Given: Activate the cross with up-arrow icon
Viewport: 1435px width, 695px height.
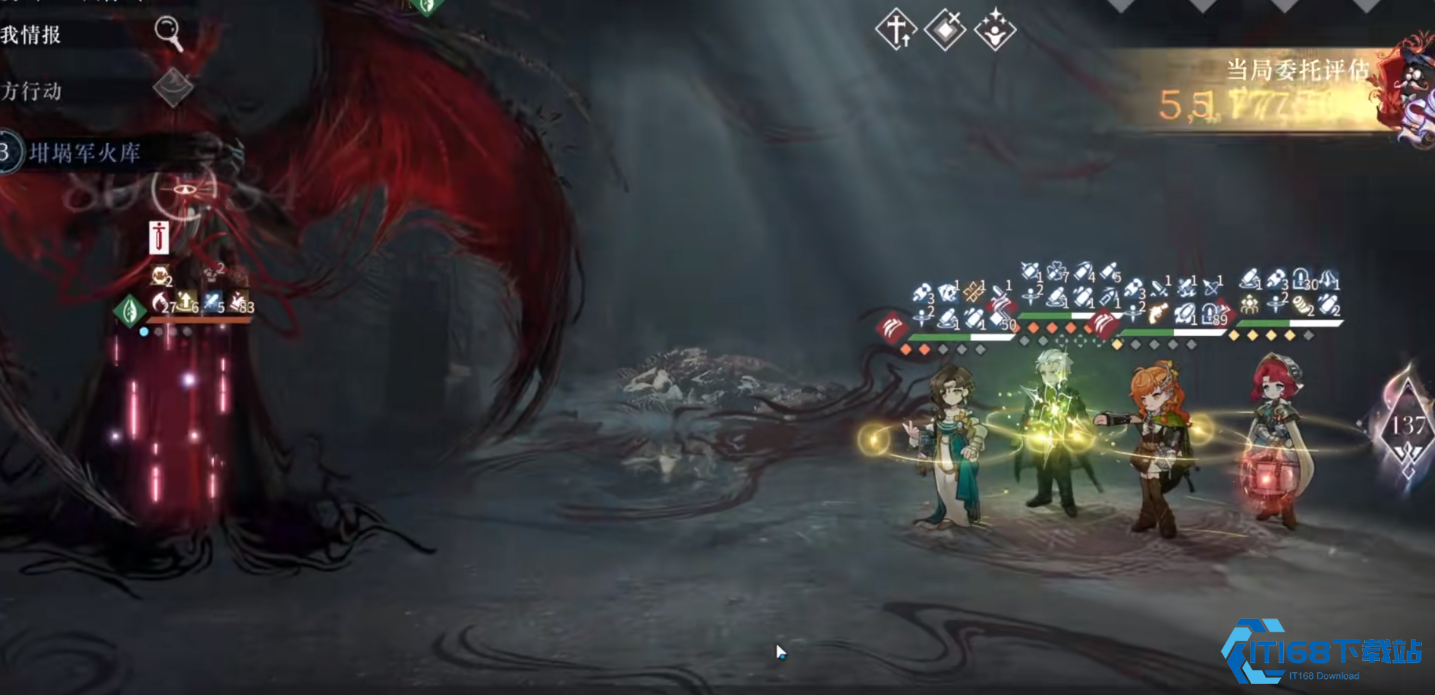Looking at the screenshot, I should click(895, 30).
